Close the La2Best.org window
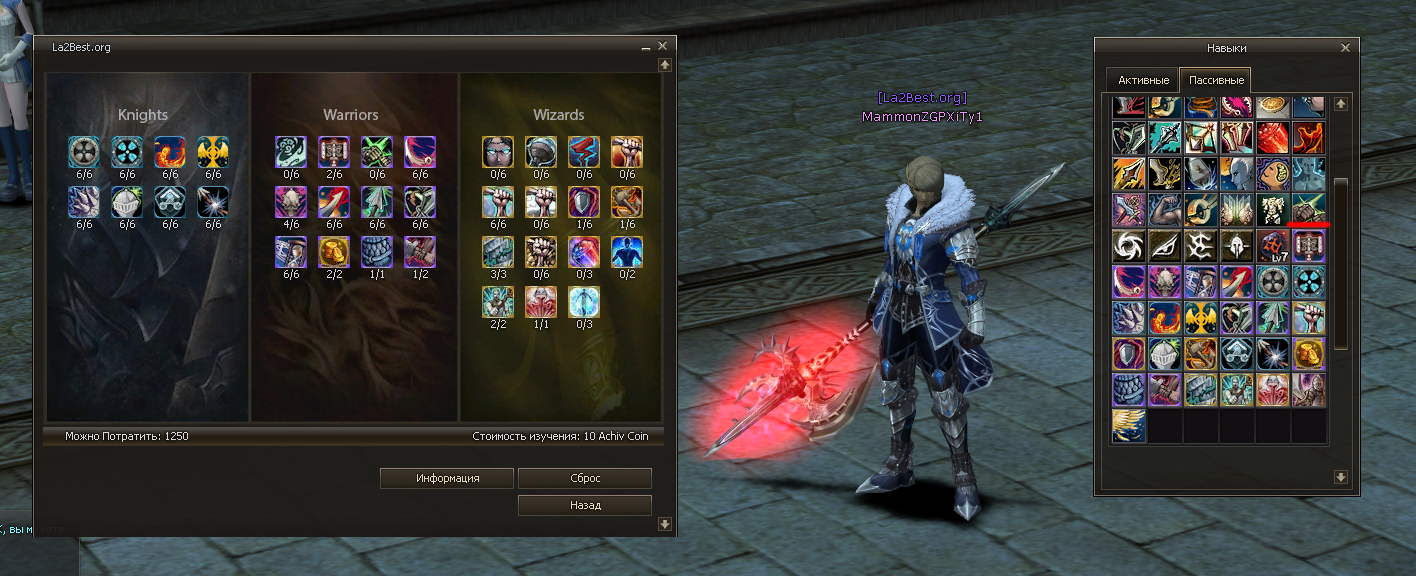The height and width of the screenshot is (576, 1416). pos(663,46)
